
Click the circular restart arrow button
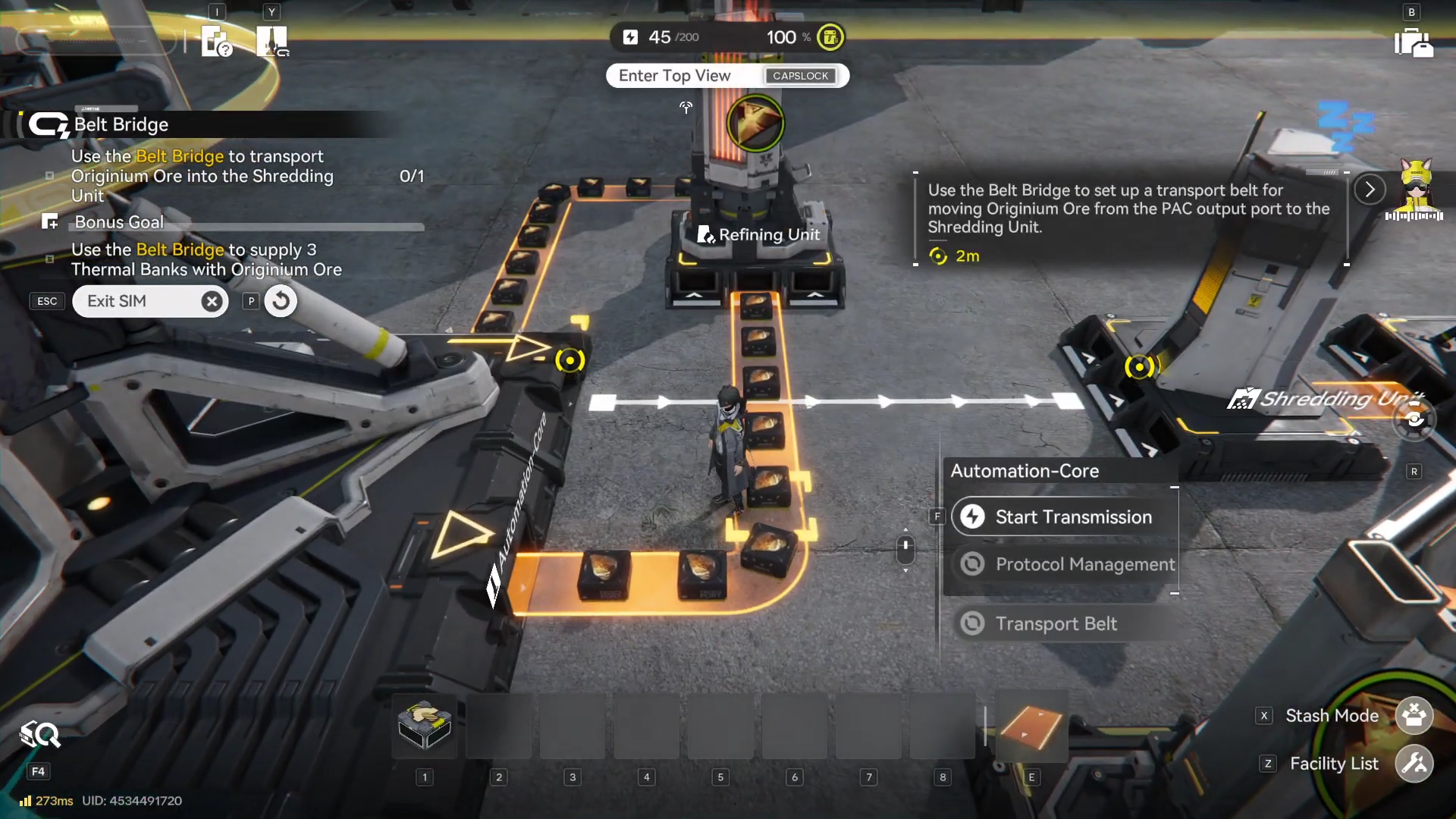[x=281, y=301]
